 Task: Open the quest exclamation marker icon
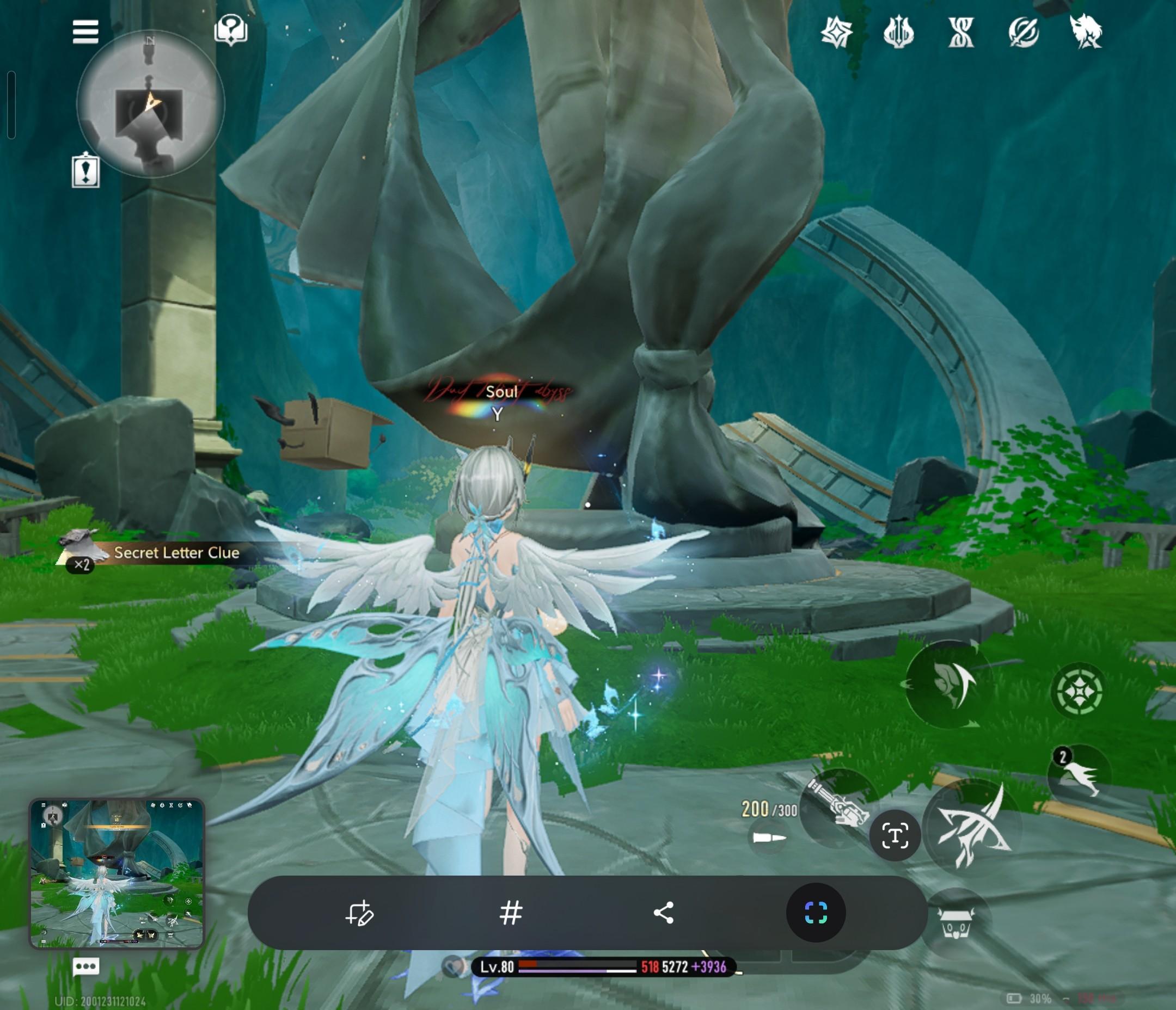(x=85, y=170)
